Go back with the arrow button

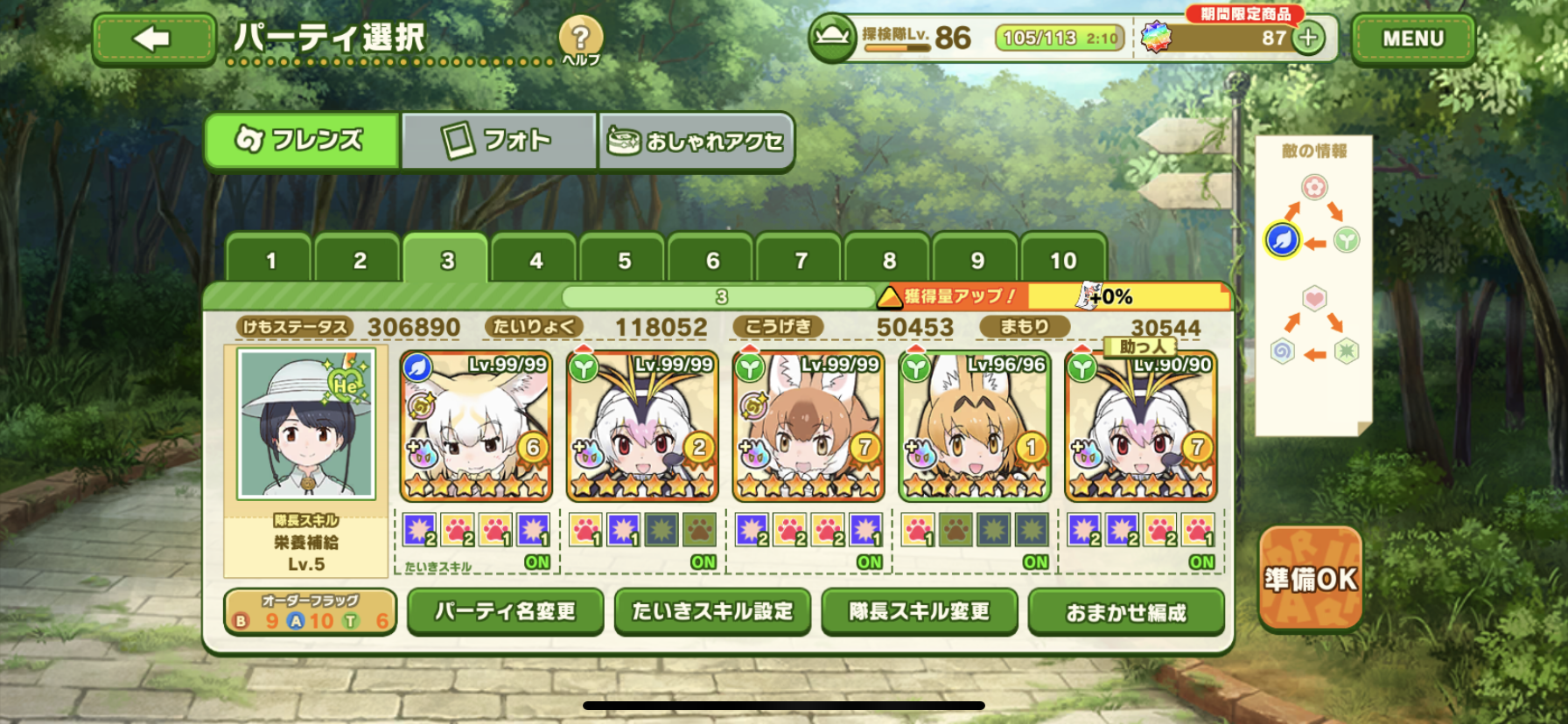click(153, 39)
